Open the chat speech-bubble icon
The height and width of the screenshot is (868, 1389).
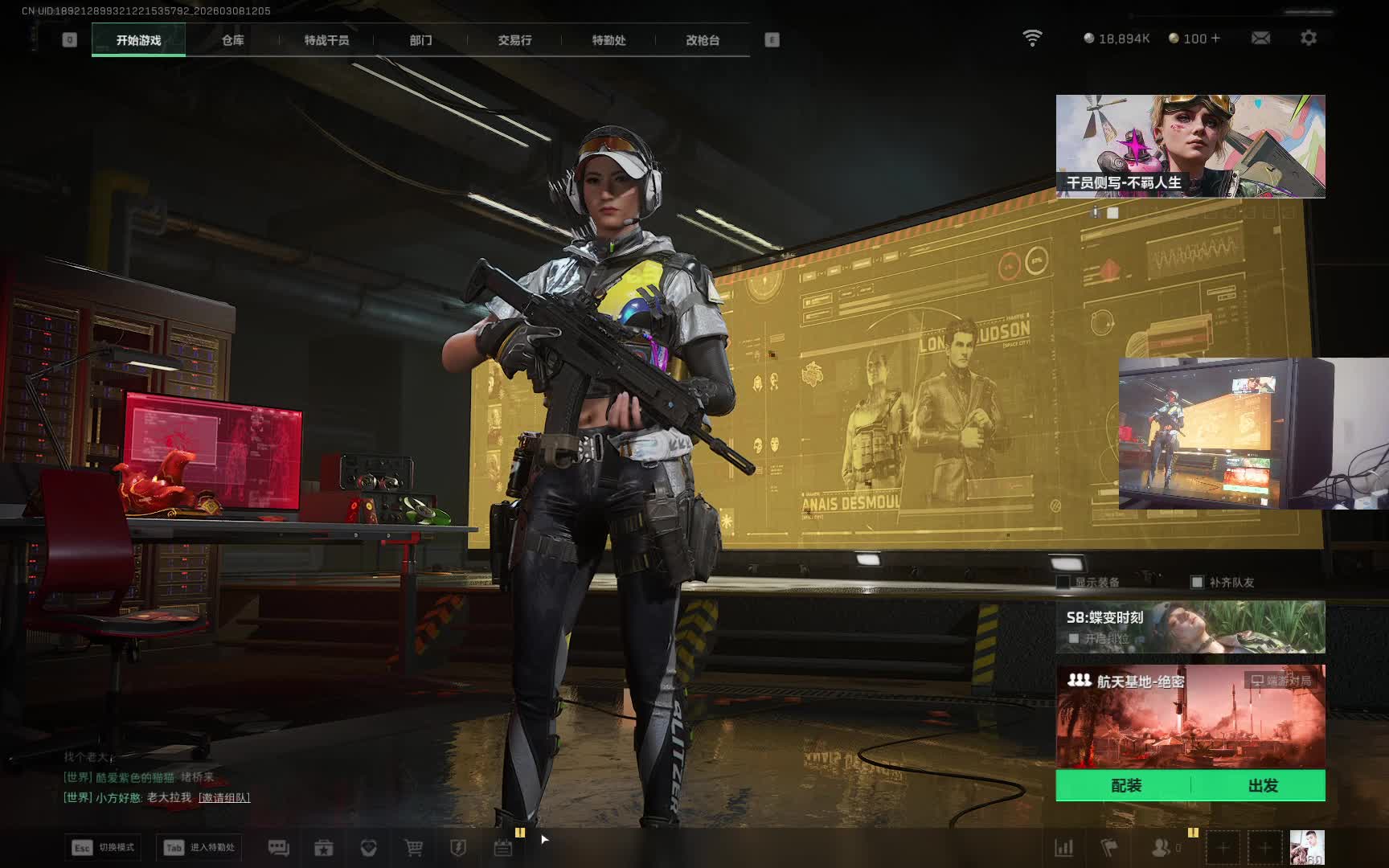coord(278,848)
